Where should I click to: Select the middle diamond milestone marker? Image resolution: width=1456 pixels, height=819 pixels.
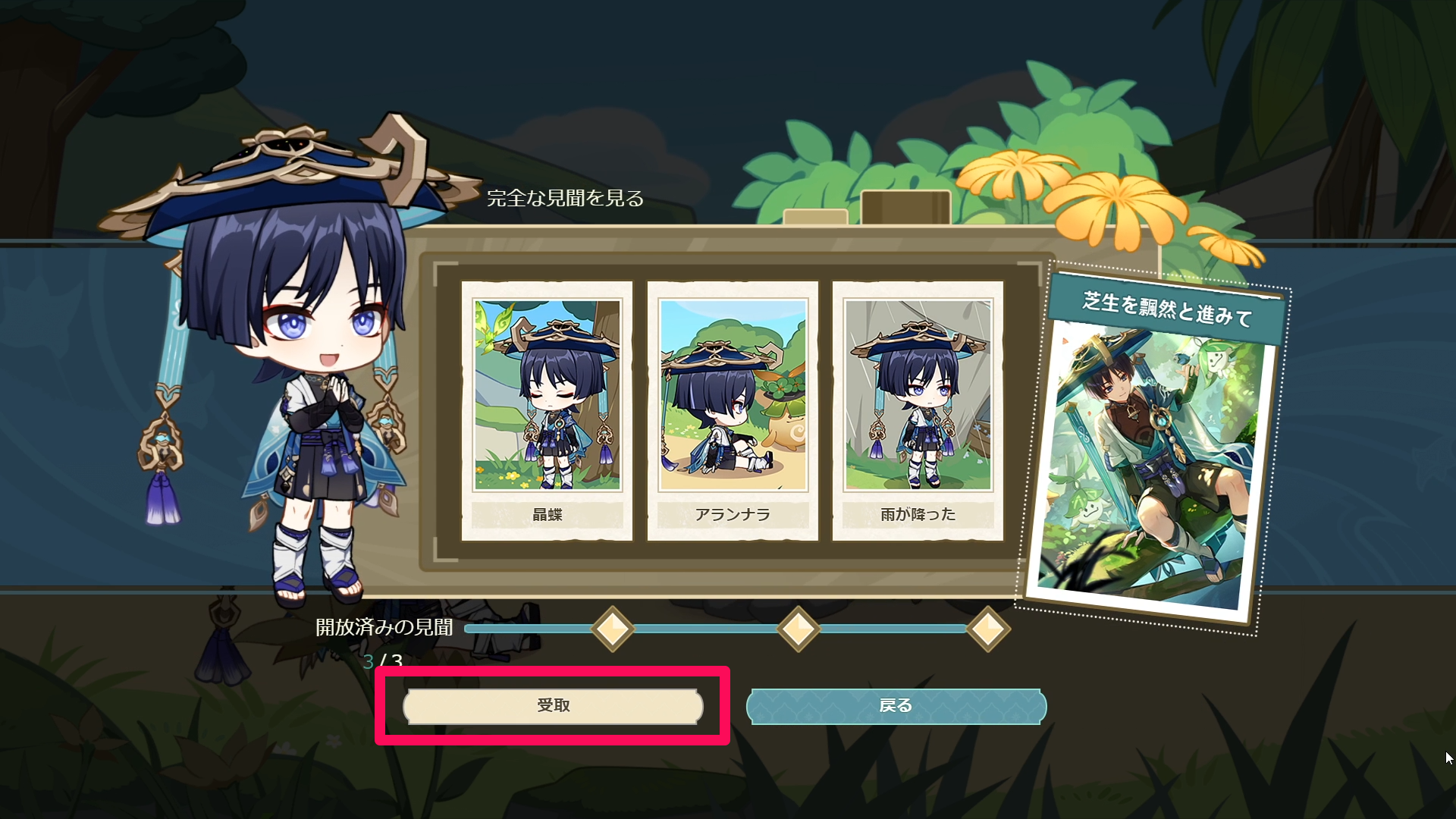coord(798,629)
